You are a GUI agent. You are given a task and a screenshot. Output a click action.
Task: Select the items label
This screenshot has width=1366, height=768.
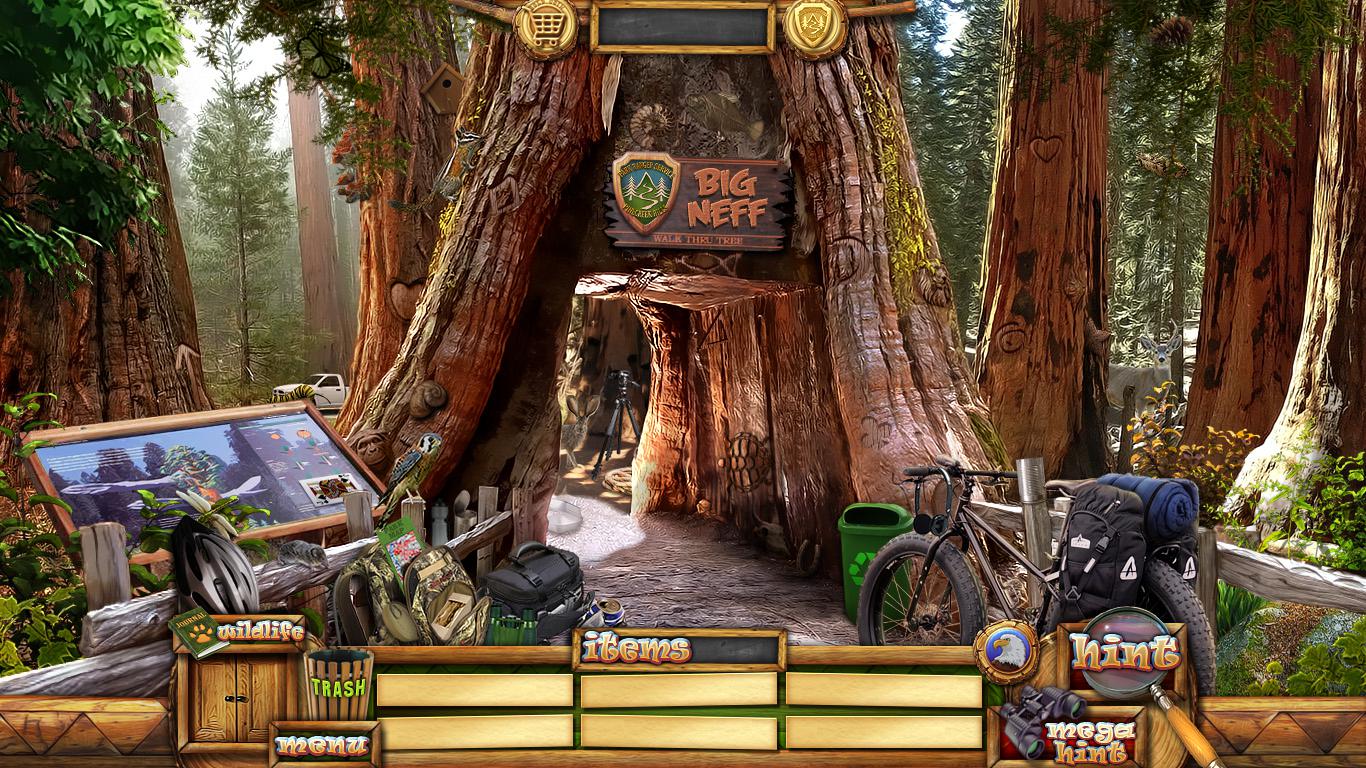tap(636, 650)
